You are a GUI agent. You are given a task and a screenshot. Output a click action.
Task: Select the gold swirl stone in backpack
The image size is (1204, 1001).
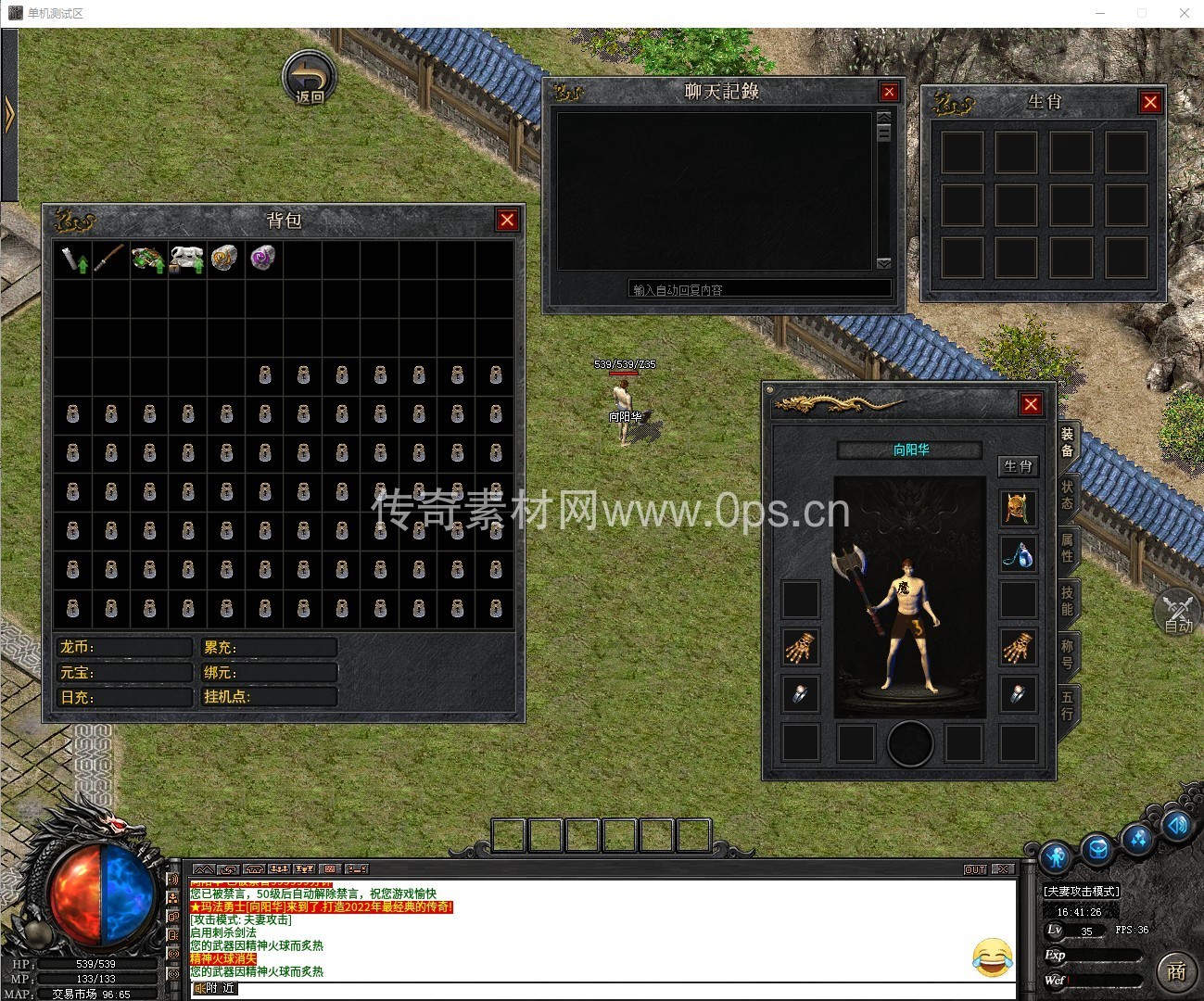[x=224, y=258]
